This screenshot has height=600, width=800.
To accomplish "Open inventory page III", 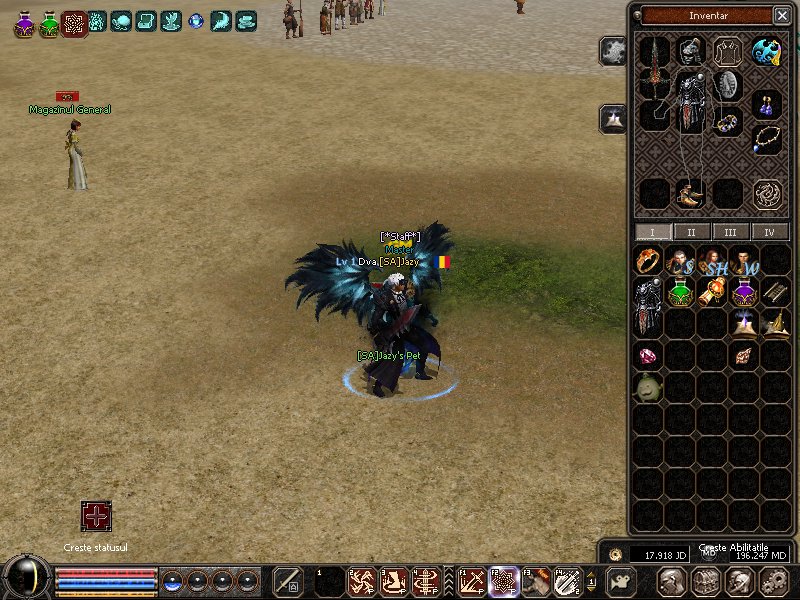I will coord(731,232).
